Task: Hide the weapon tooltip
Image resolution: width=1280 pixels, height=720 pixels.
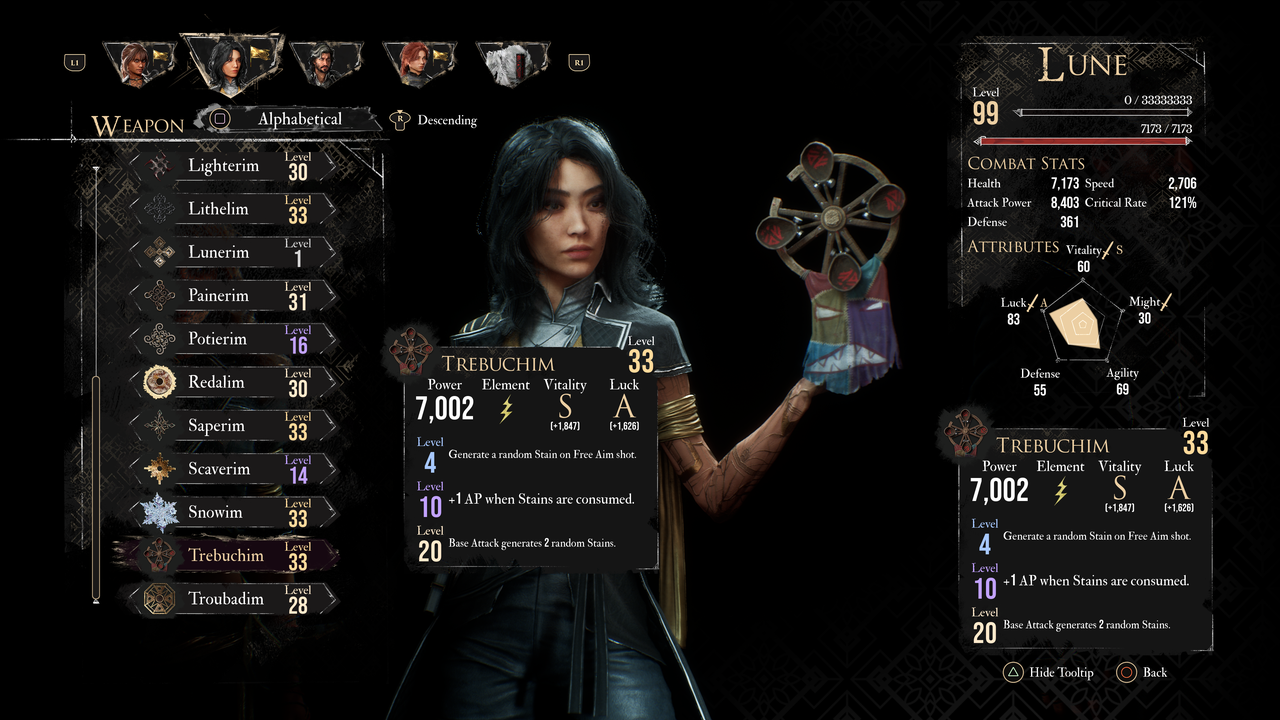Action: click(x=1048, y=672)
